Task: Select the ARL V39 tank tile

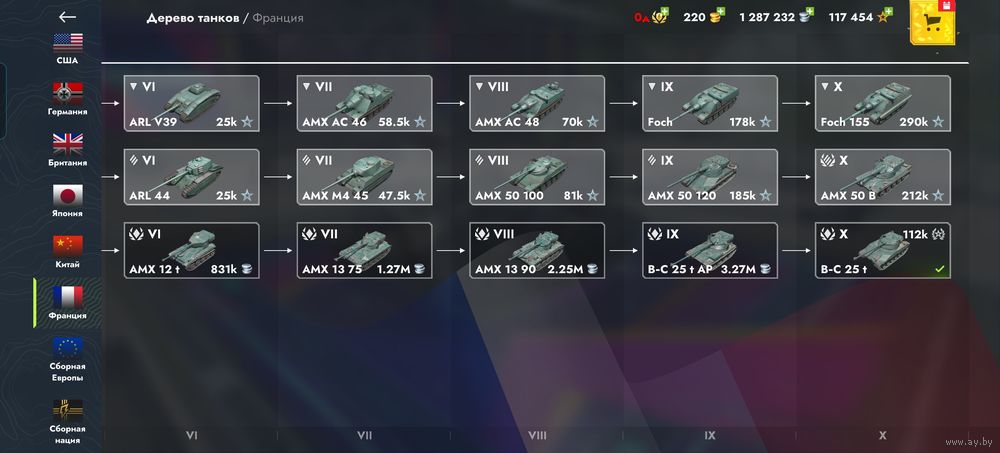Action: click(x=191, y=104)
